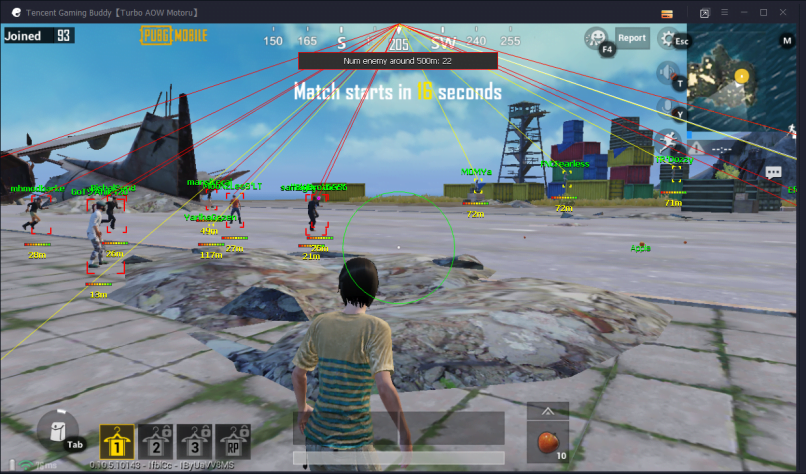806x474 pixels.
Task: Open the island minimap
Action: tap(740, 82)
